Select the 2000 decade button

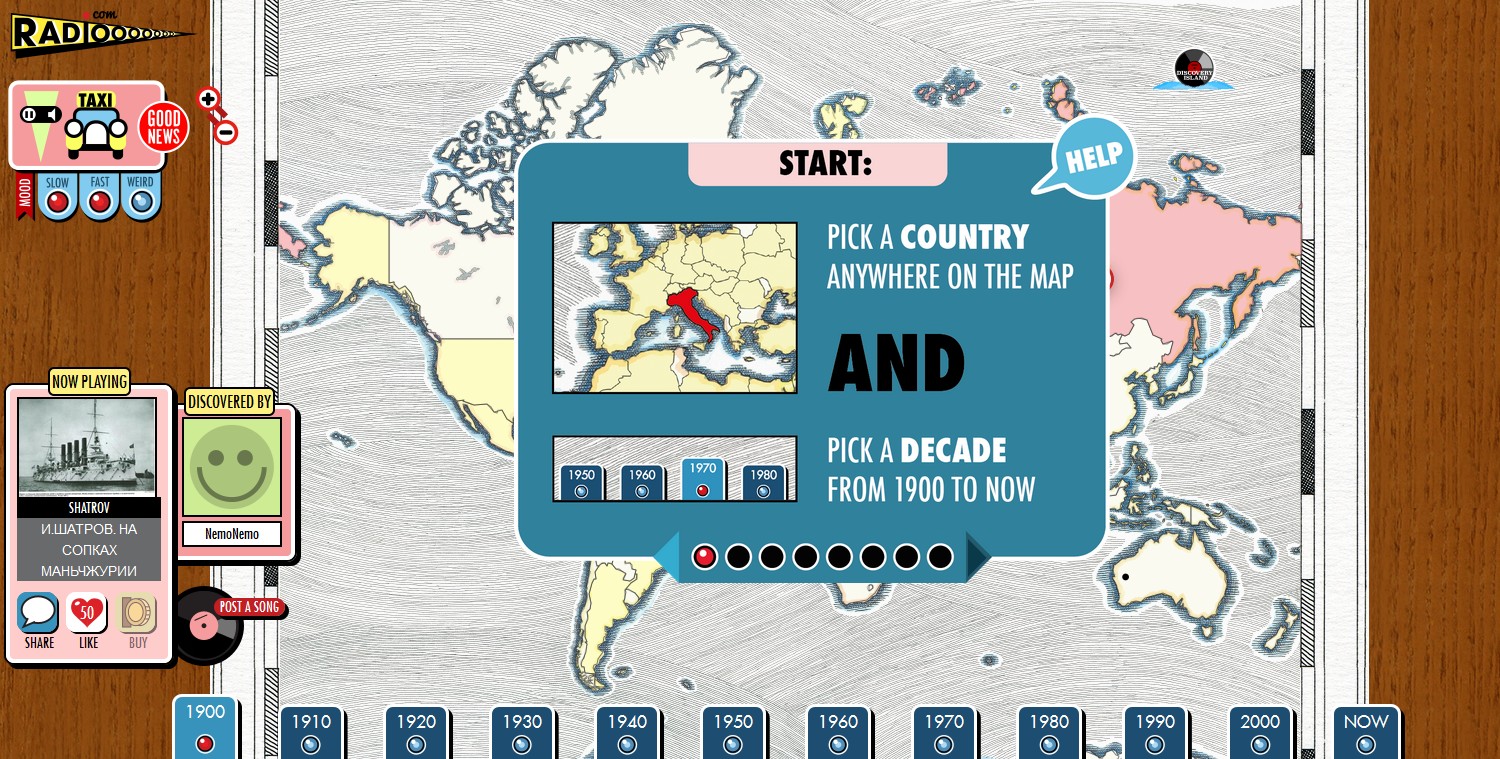[1260, 732]
